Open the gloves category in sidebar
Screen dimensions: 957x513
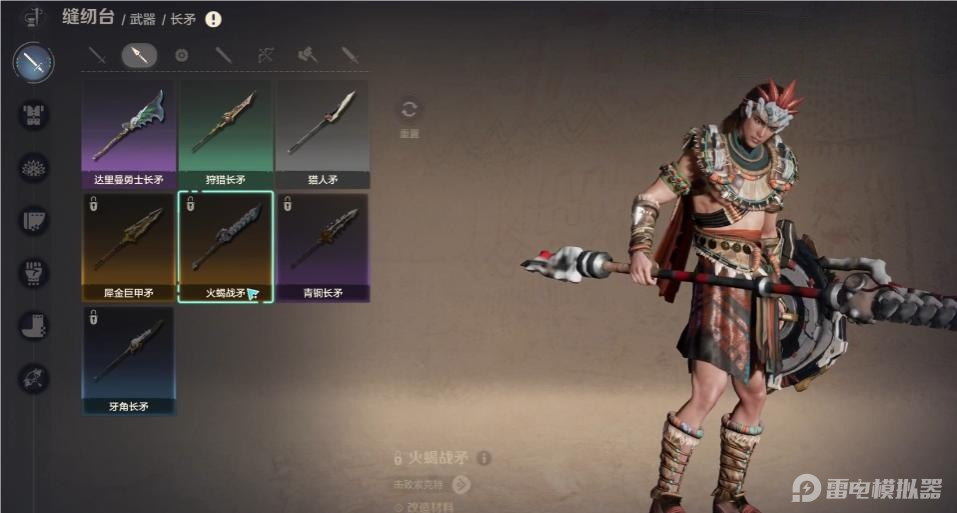[34, 272]
